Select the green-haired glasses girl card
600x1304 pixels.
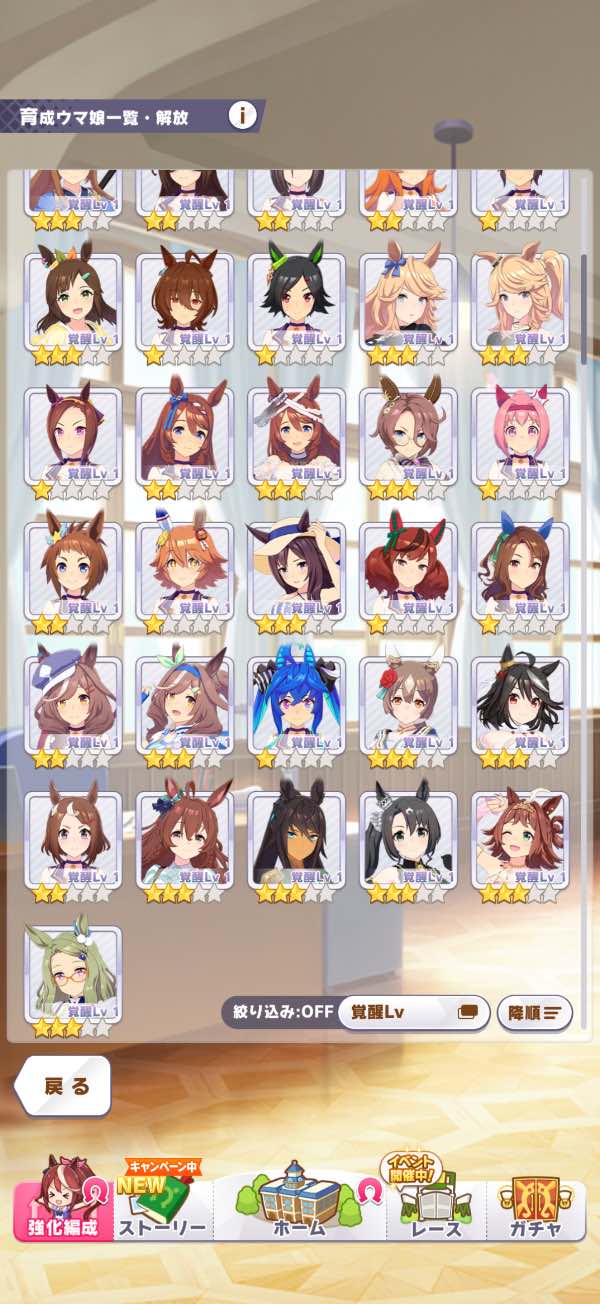[x=73, y=974]
